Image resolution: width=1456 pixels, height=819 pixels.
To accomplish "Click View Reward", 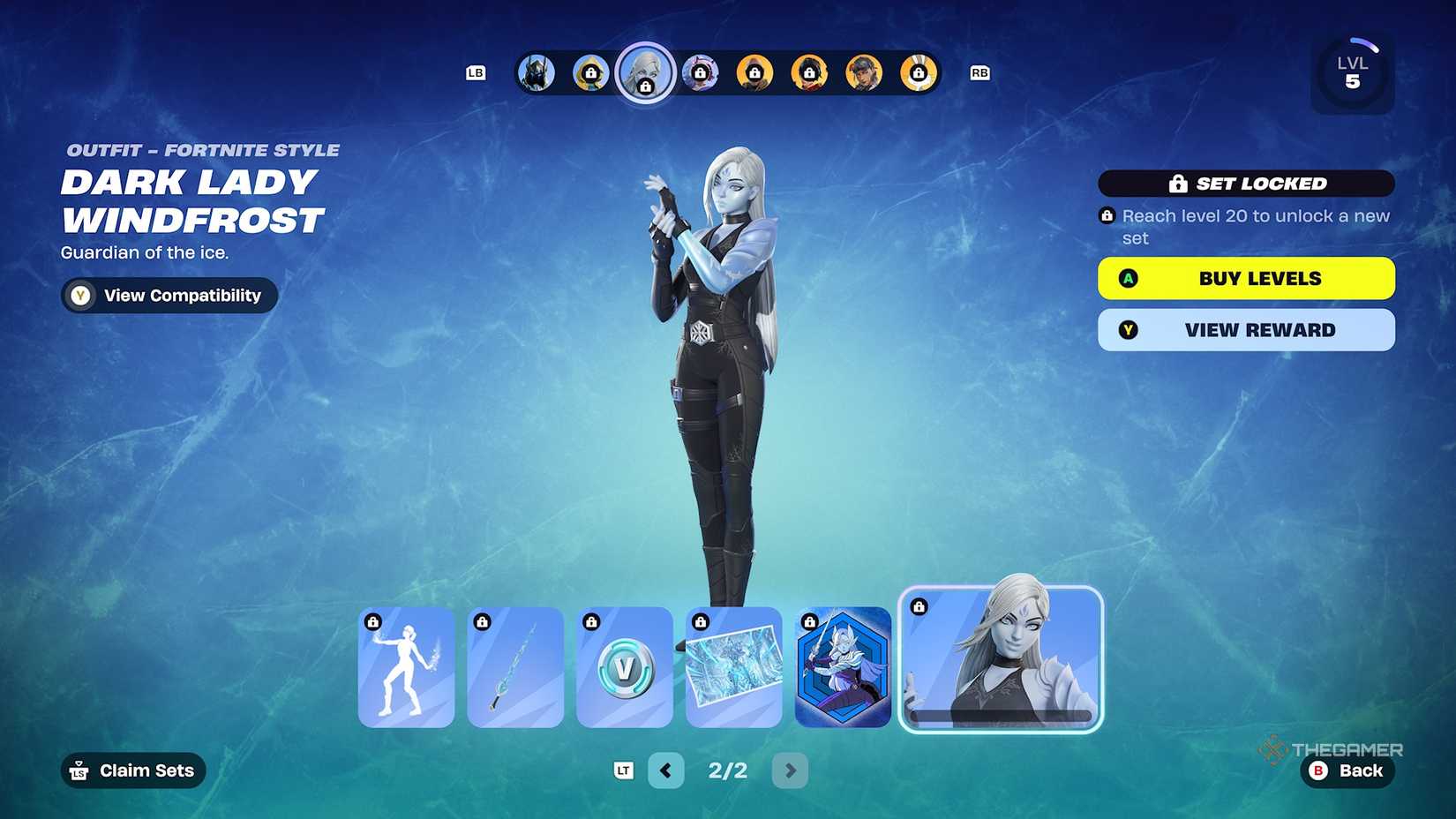I will tap(1245, 330).
